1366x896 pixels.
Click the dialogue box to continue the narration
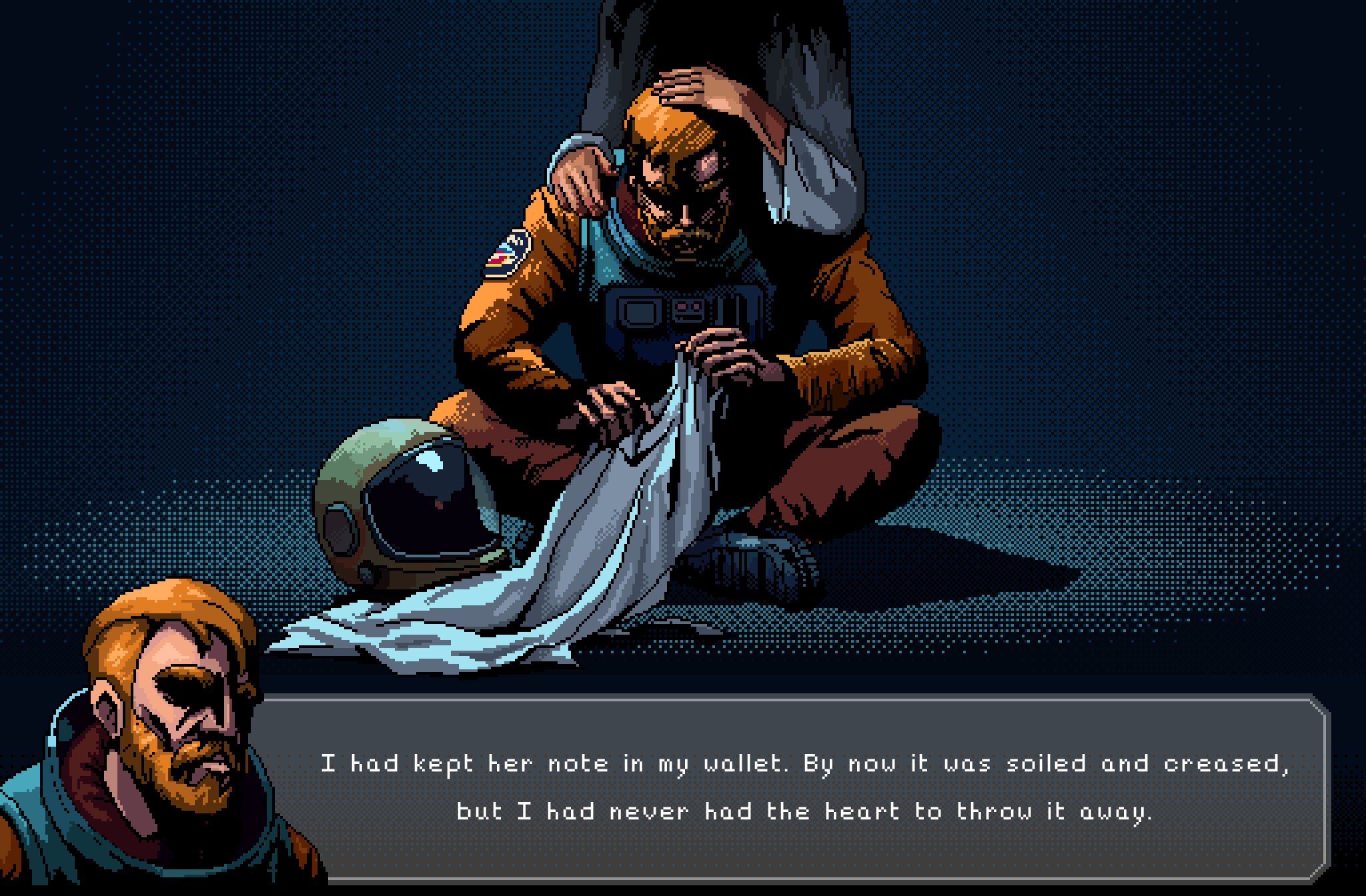click(800, 790)
